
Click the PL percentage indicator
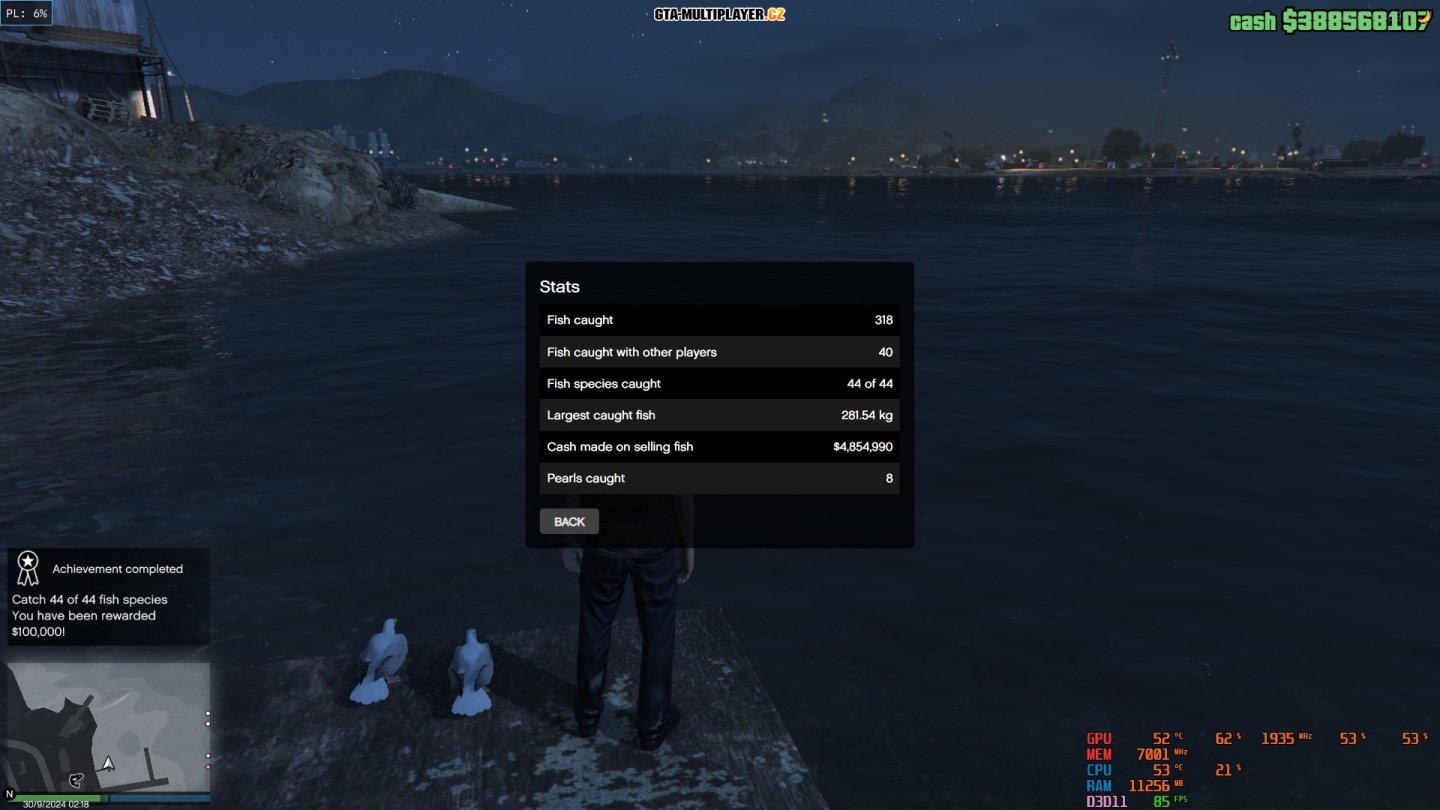27,14
